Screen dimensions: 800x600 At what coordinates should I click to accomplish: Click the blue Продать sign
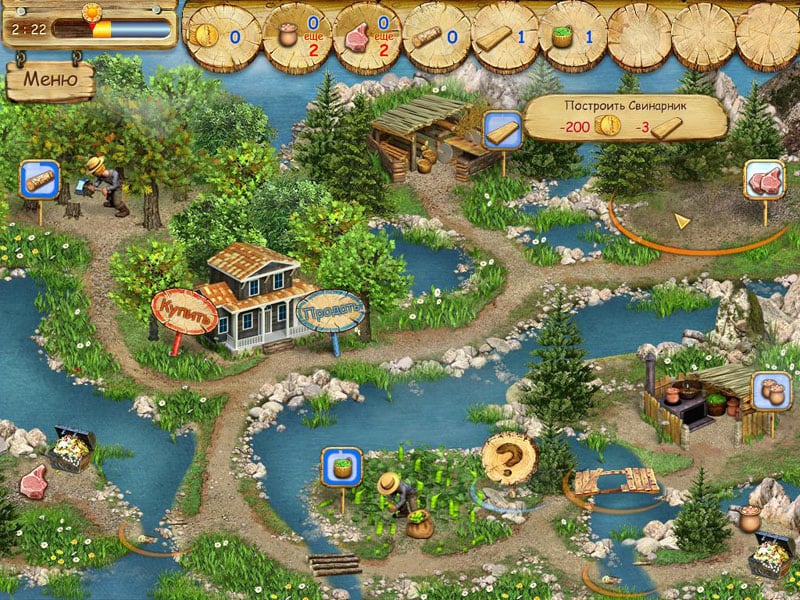331,310
